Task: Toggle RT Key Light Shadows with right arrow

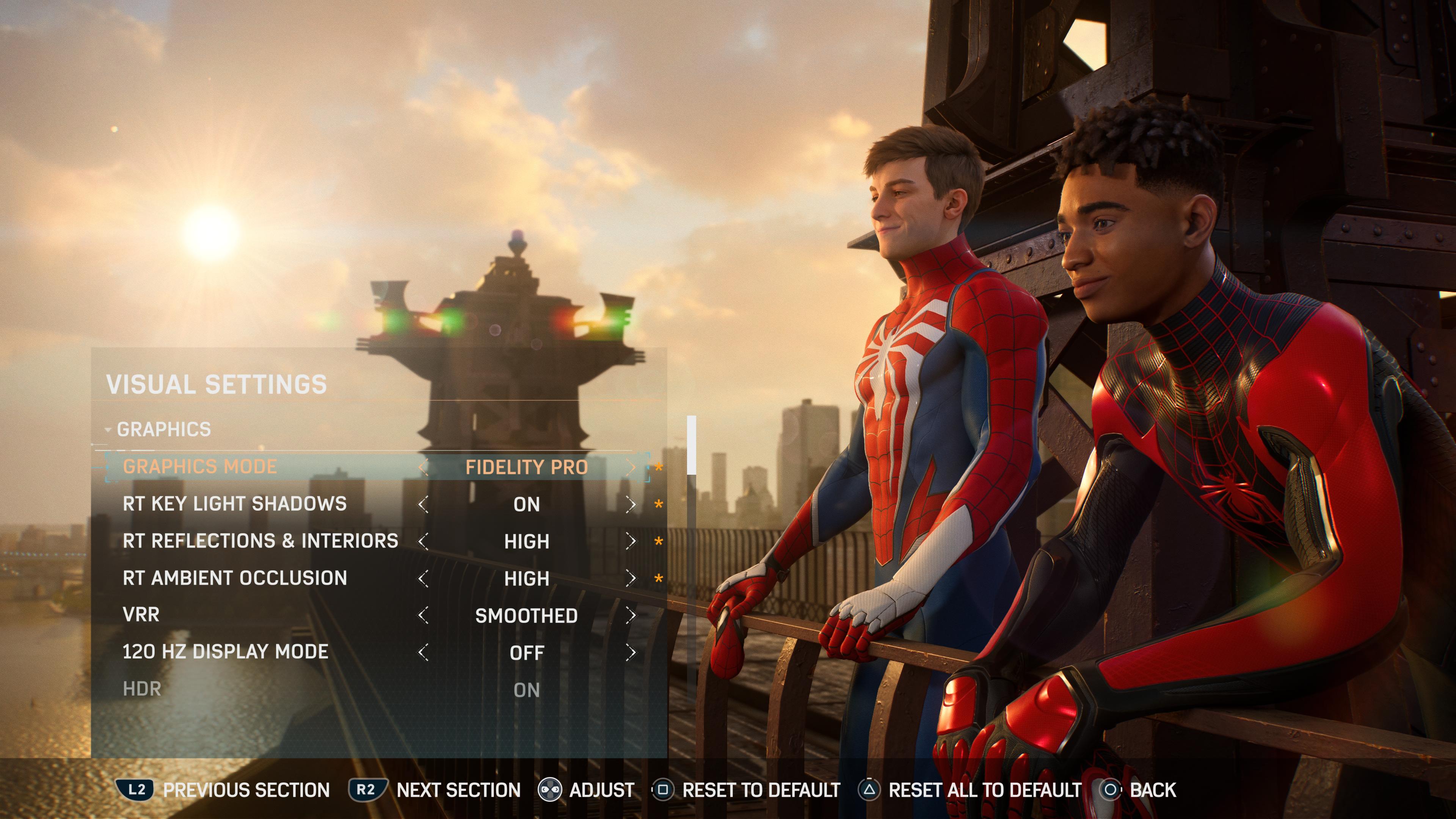Action: point(631,505)
